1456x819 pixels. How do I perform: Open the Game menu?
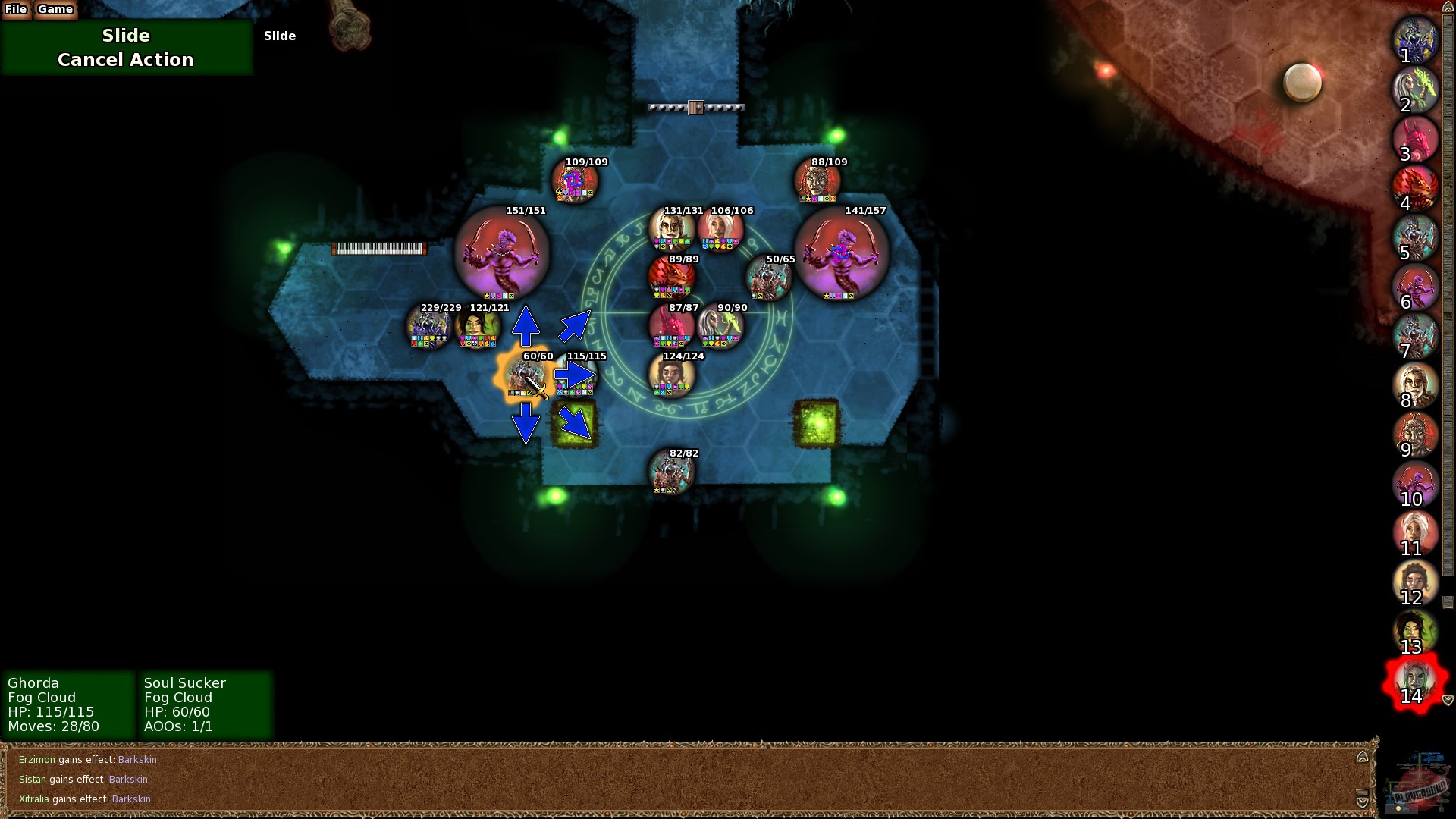point(55,10)
